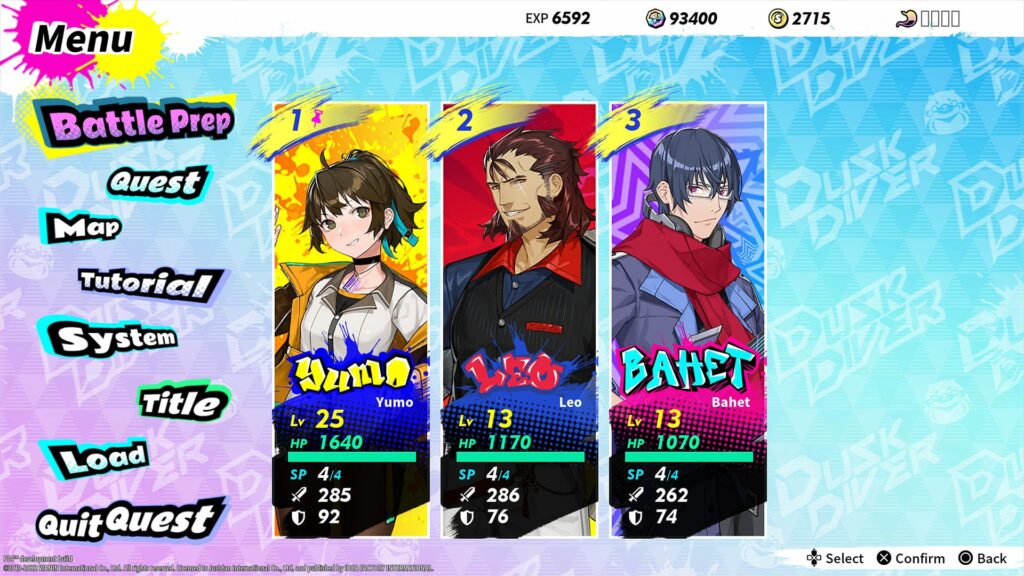Choose Tutorial from the menu

[146, 283]
